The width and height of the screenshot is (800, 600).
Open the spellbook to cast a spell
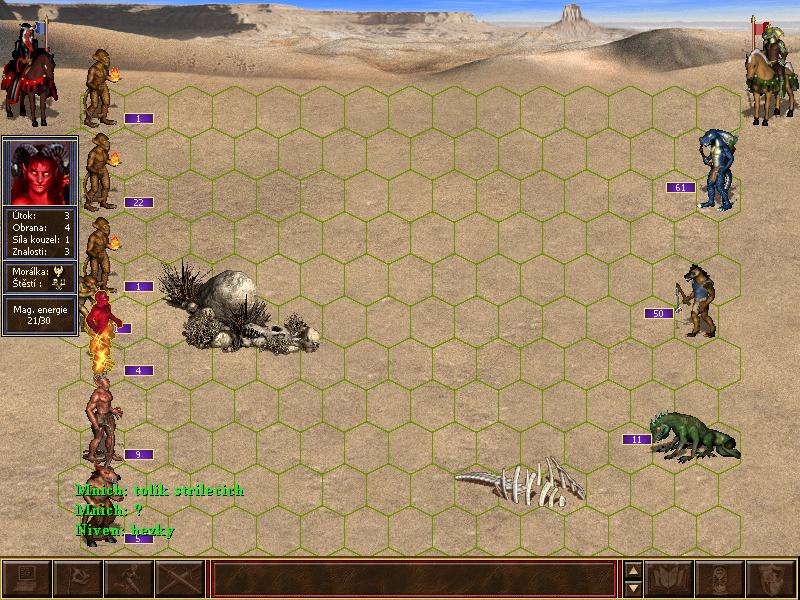pos(669,579)
